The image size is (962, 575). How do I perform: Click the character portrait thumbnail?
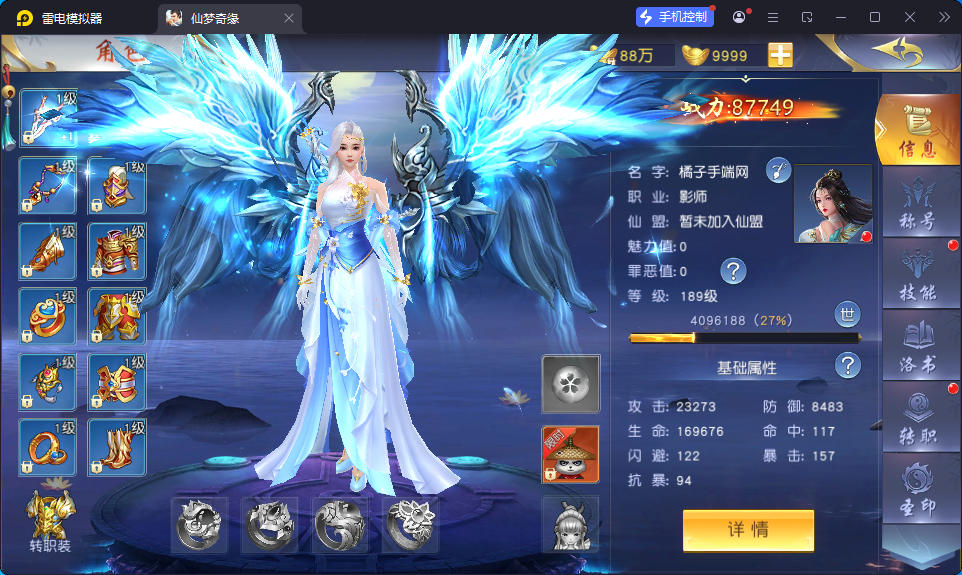pos(832,204)
